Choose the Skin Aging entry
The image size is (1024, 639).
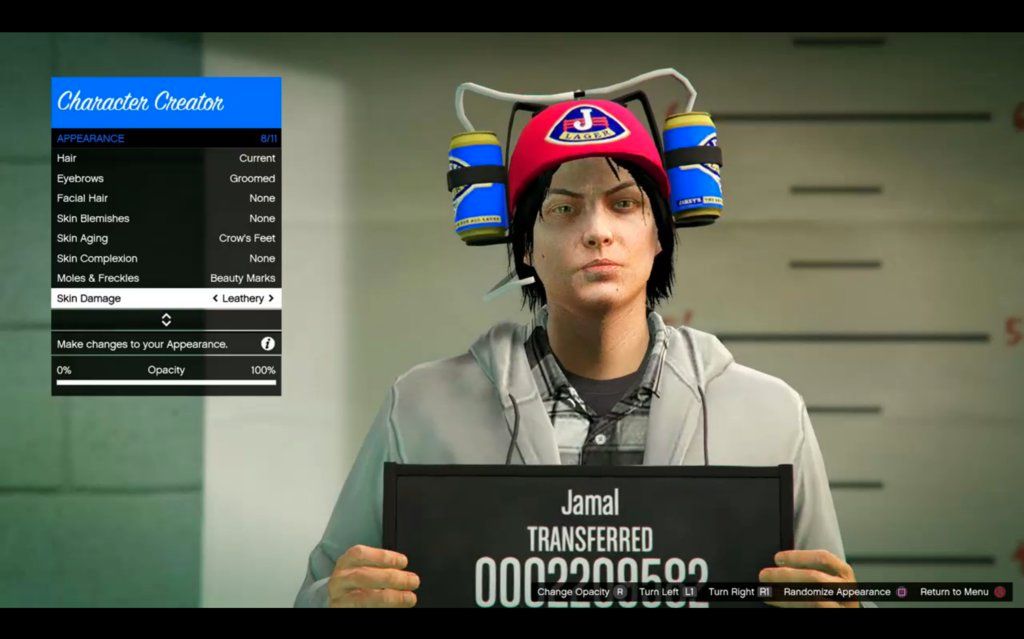click(x=166, y=238)
